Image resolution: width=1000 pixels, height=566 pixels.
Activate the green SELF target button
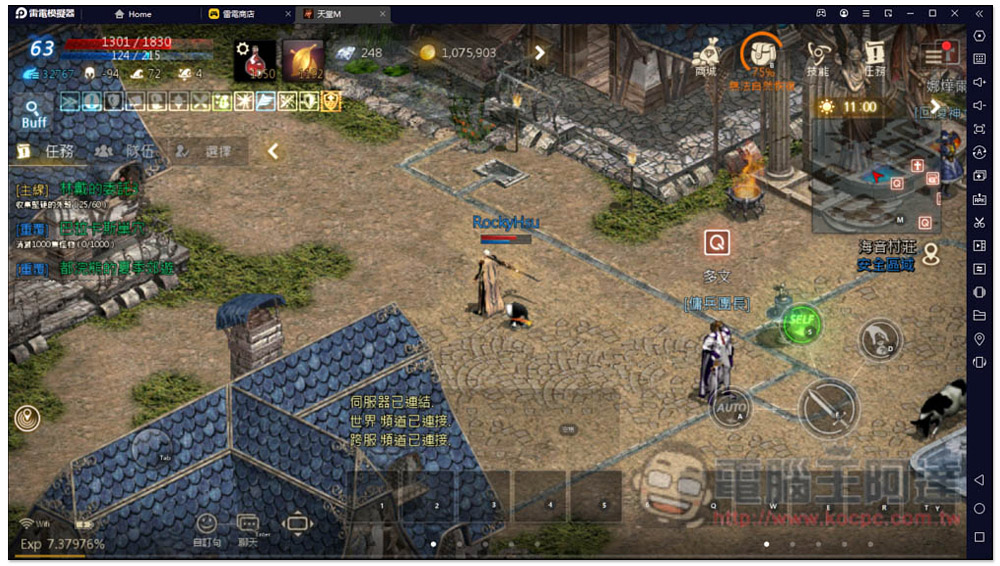point(801,322)
